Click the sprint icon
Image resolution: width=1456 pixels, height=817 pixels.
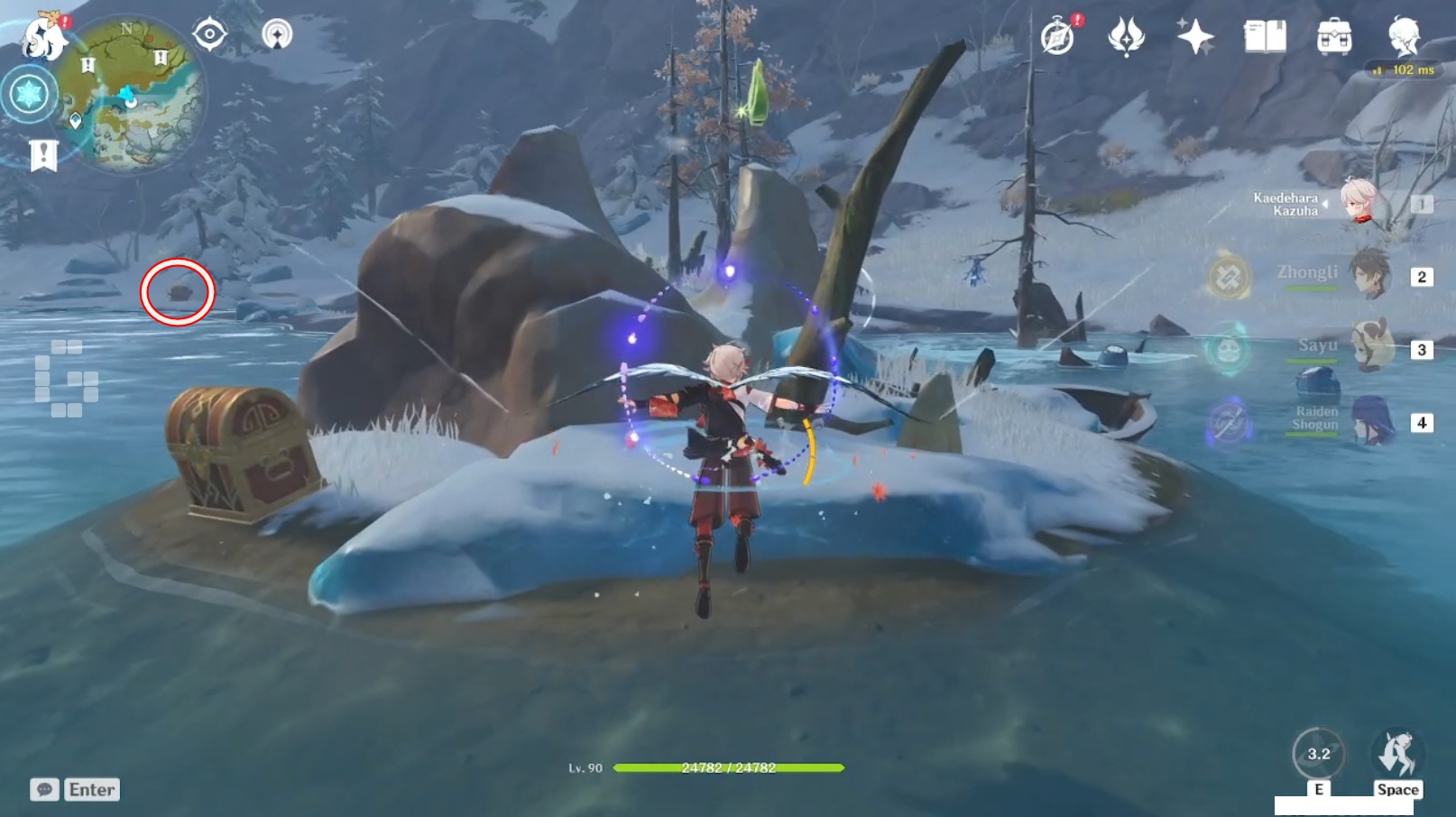coord(1396,754)
